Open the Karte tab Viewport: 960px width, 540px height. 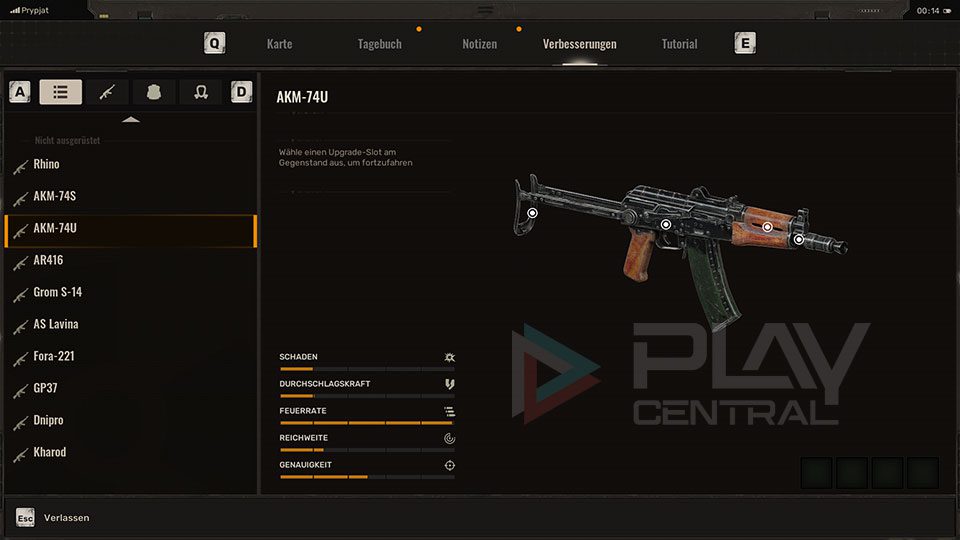click(x=280, y=44)
